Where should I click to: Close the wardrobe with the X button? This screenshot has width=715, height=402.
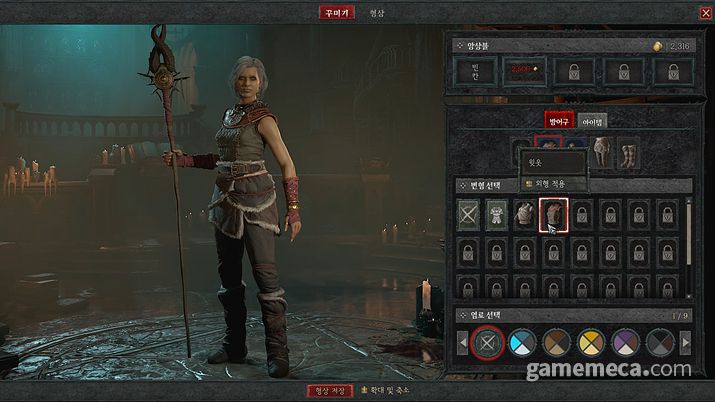pos(706,13)
